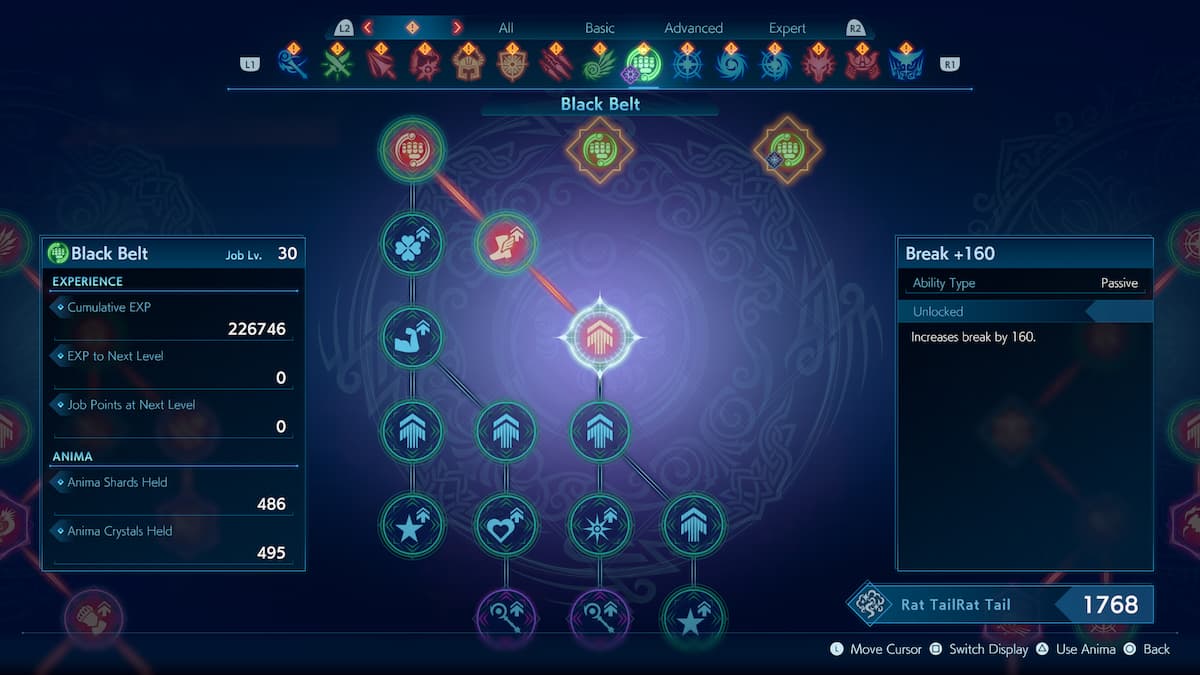Select the red fist node in skill tree
Screen dimensions: 1200x675
pyautogui.click(x=412, y=150)
